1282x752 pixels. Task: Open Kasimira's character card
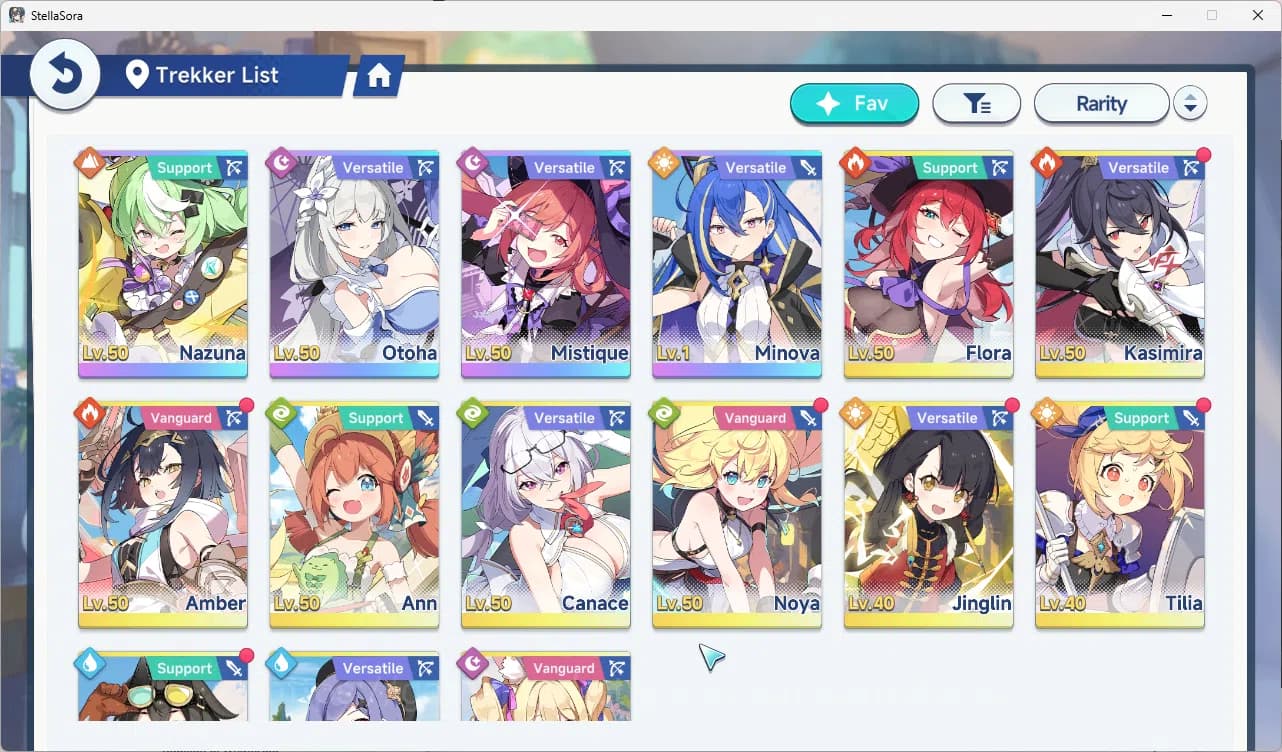(x=1119, y=265)
